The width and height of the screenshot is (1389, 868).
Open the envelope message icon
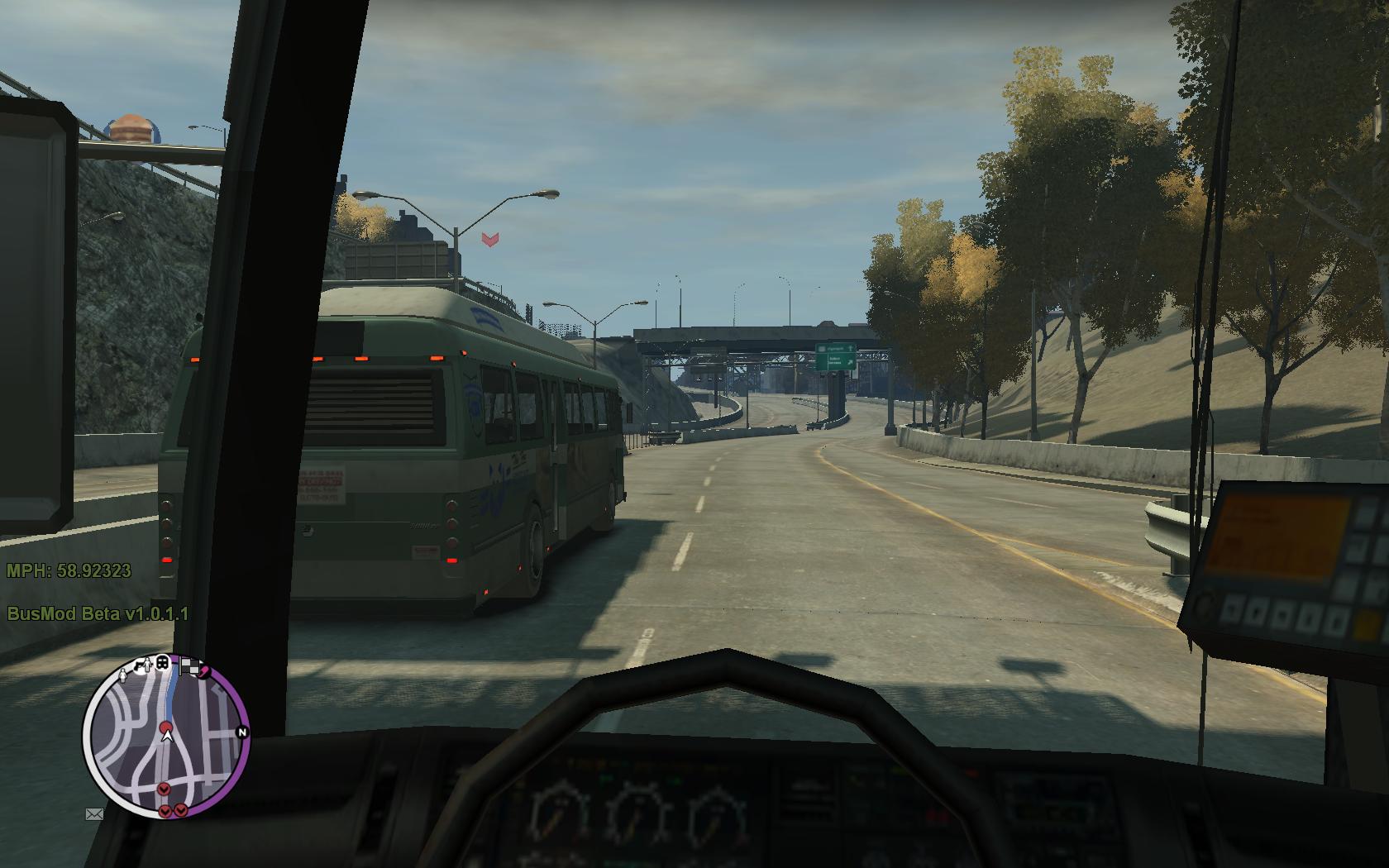pyautogui.click(x=94, y=814)
